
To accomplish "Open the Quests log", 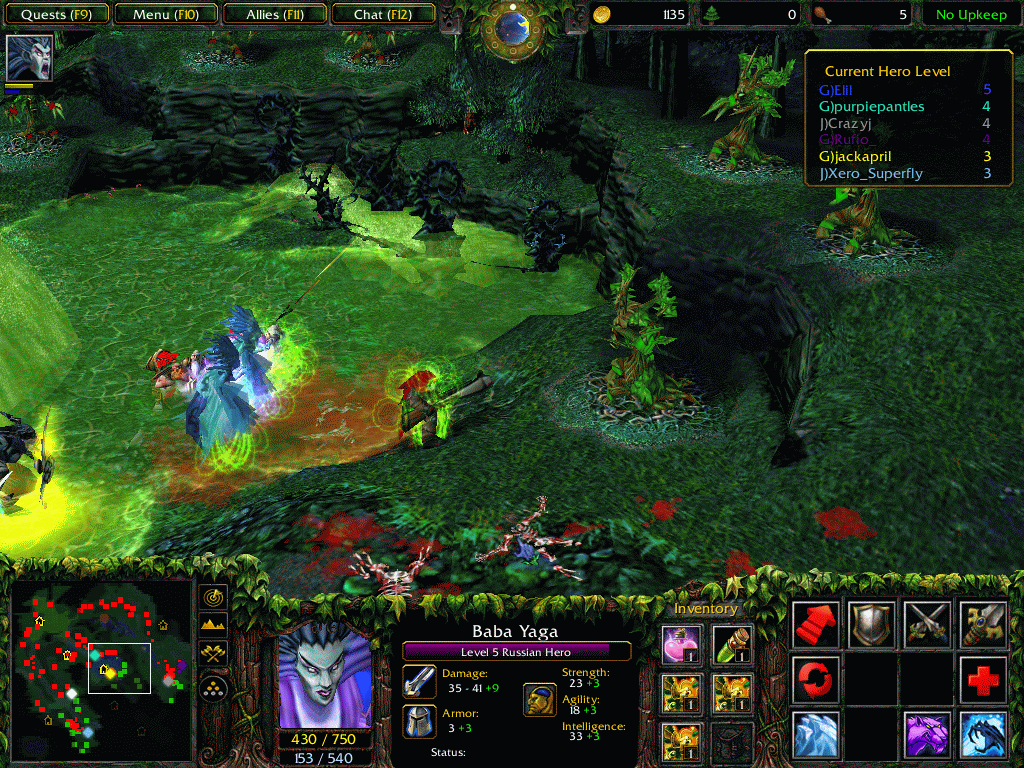I will point(58,14).
